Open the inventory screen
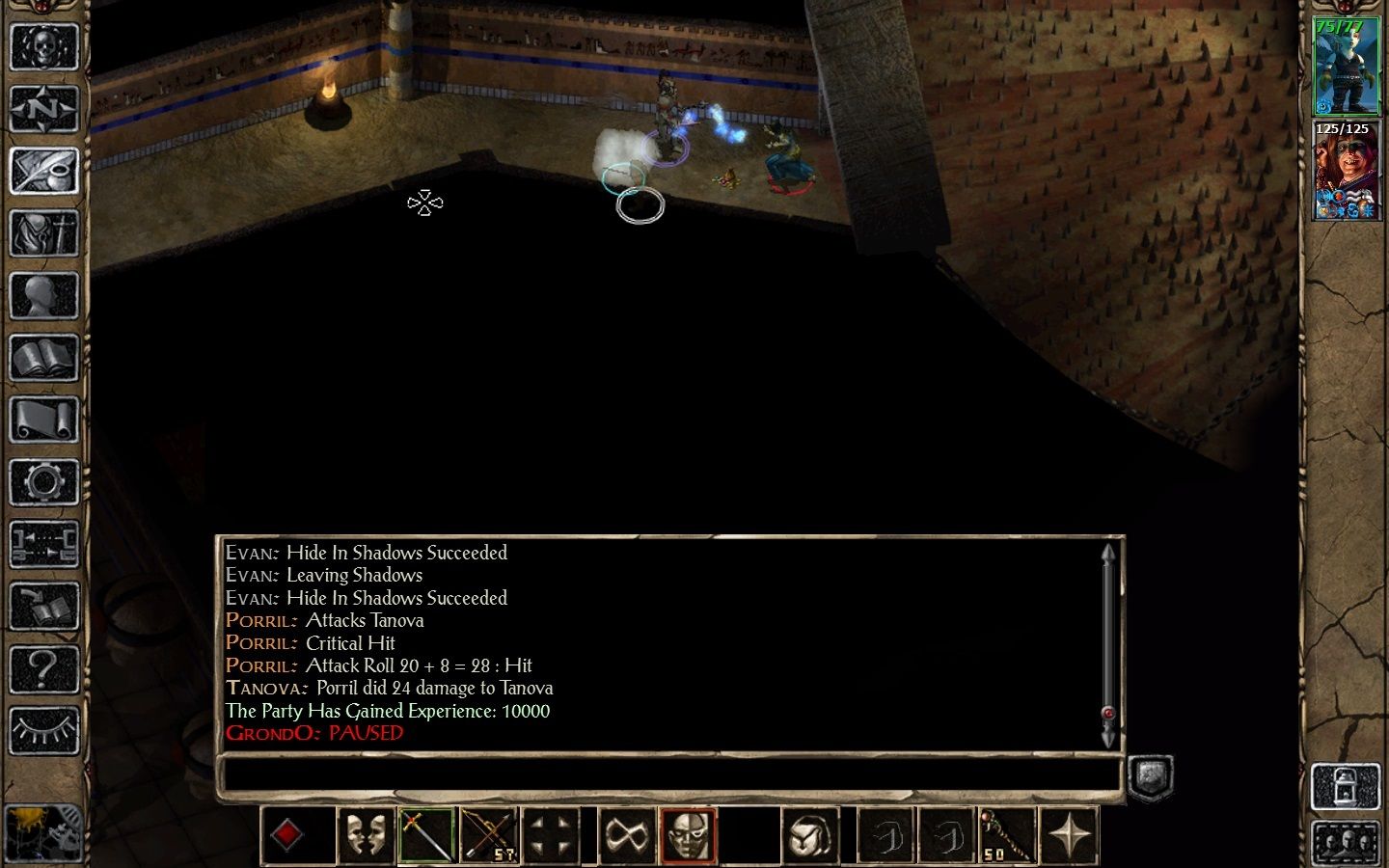Viewport: 1389px width, 868px height. tap(43, 234)
